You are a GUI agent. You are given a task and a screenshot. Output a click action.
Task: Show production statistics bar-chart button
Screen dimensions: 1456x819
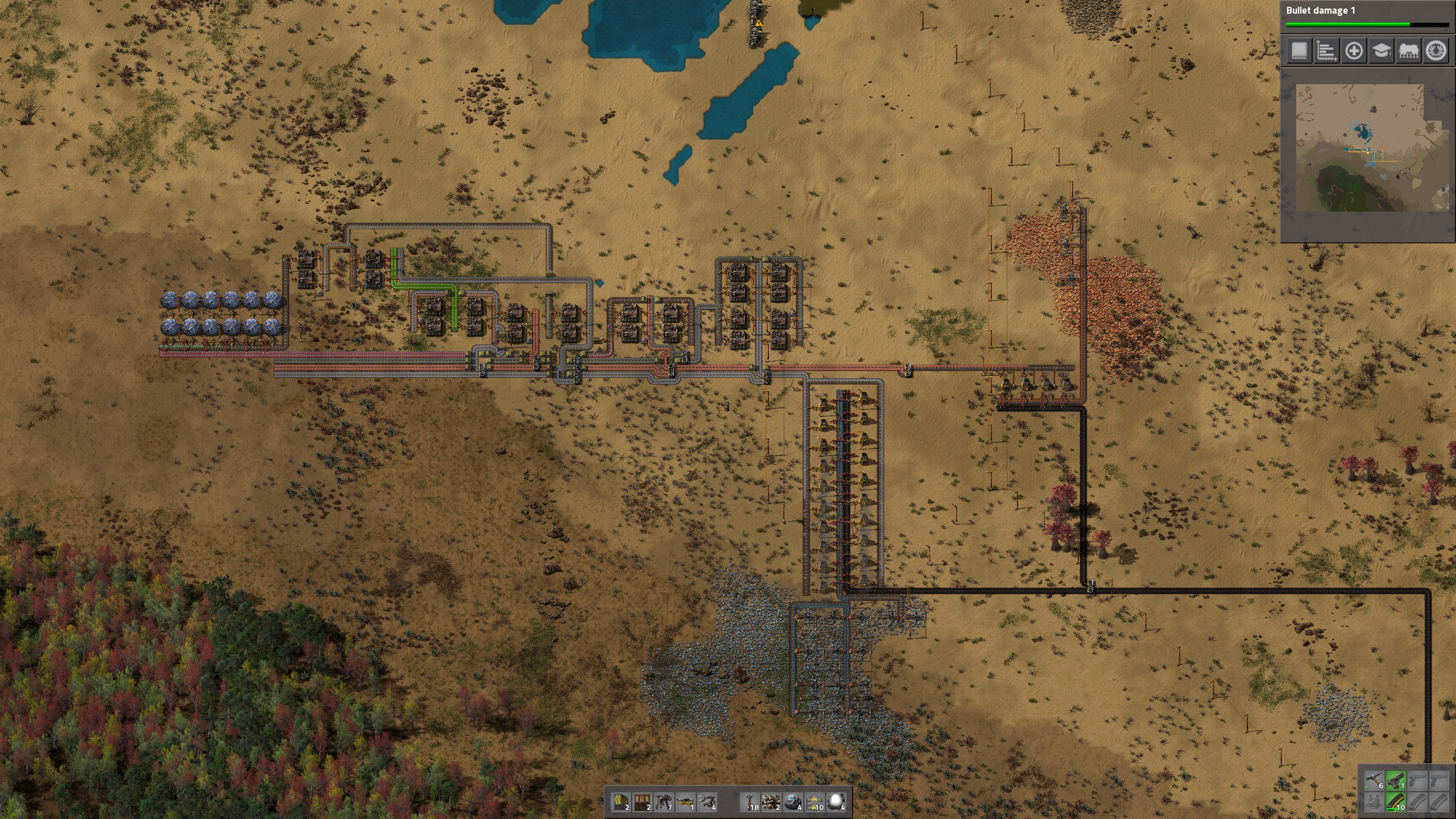[x=1326, y=51]
